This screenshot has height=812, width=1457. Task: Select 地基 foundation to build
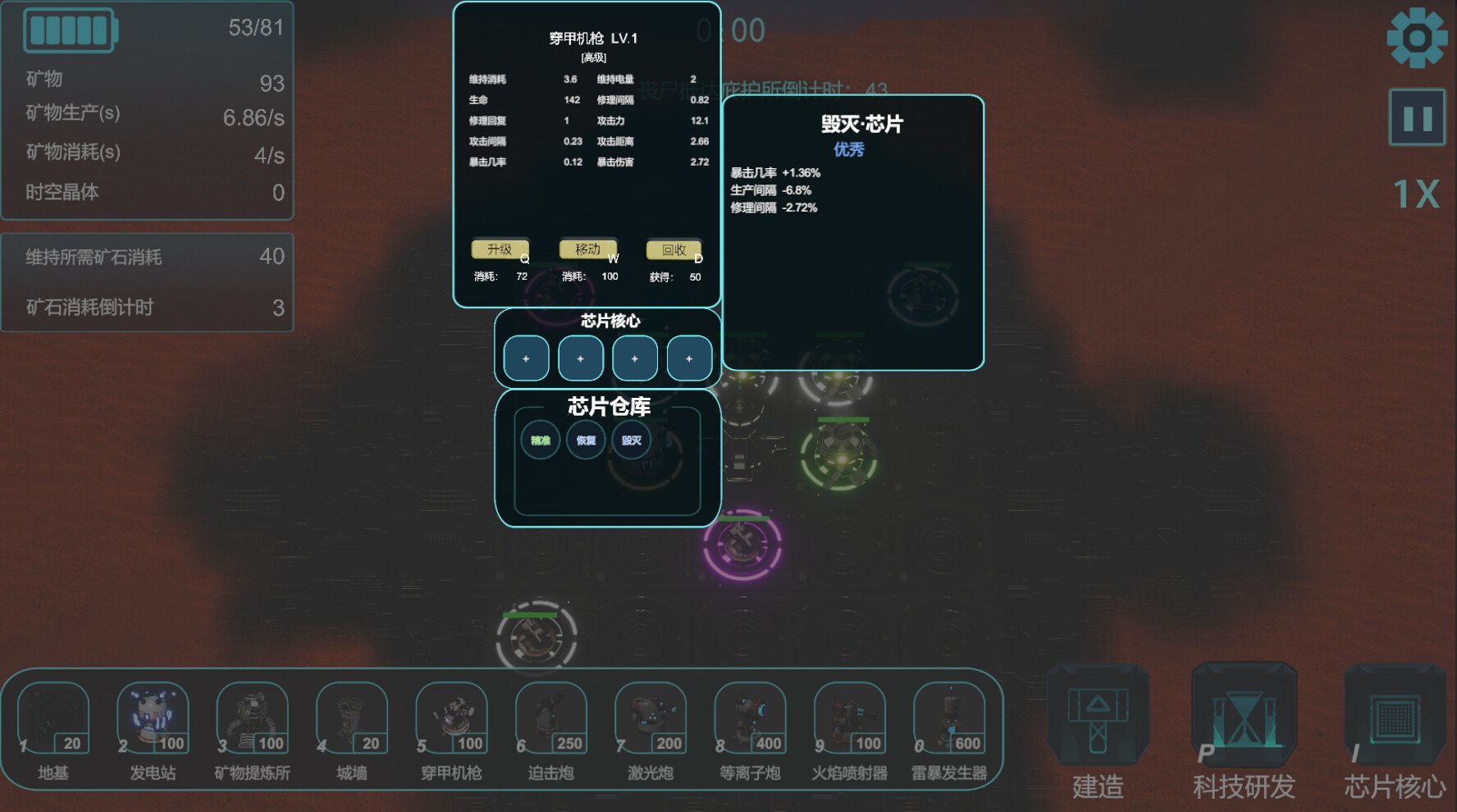point(53,722)
